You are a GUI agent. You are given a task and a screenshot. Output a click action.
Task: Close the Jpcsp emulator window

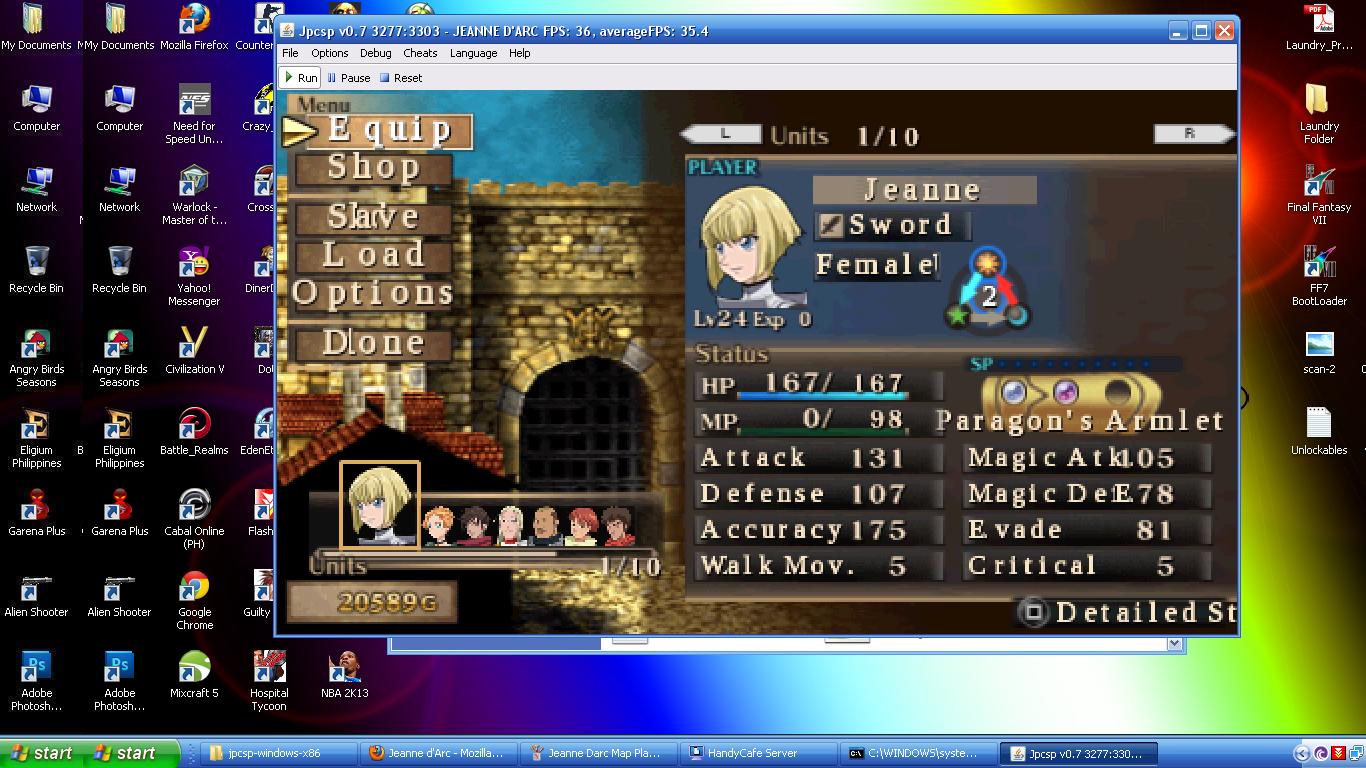(1224, 31)
